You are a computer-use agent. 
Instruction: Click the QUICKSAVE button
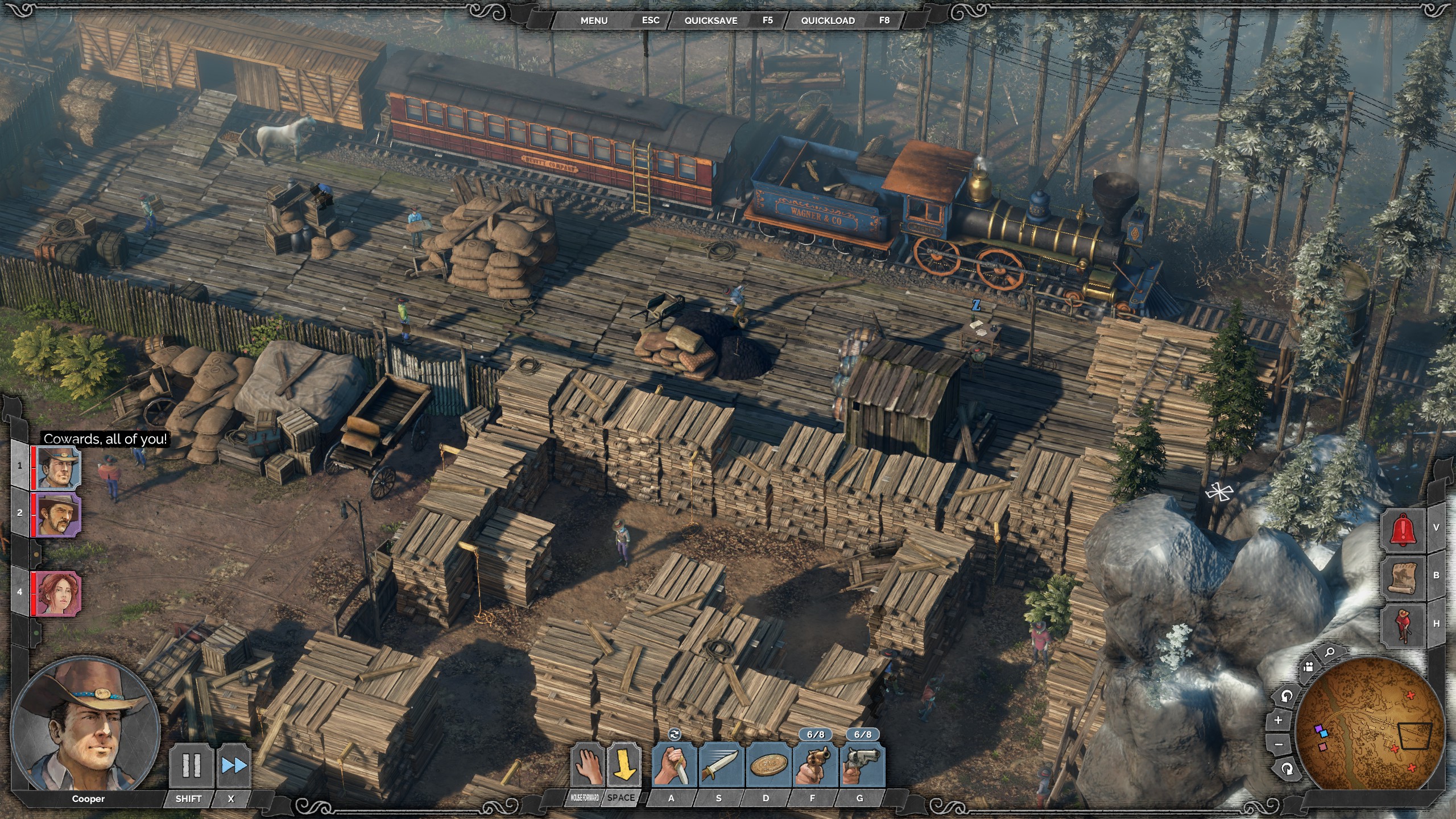click(710, 20)
